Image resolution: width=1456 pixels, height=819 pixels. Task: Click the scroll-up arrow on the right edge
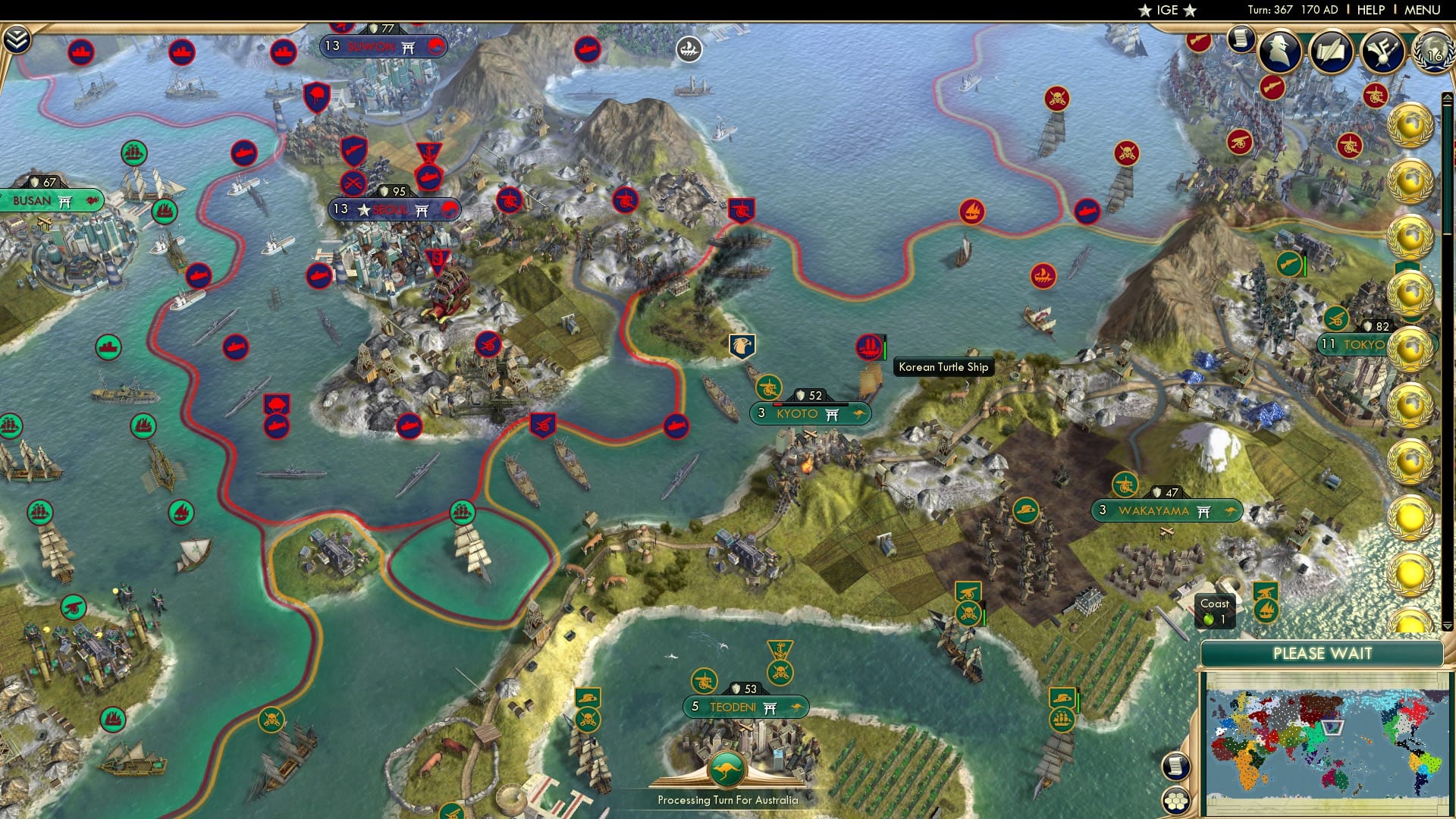[1447, 96]
